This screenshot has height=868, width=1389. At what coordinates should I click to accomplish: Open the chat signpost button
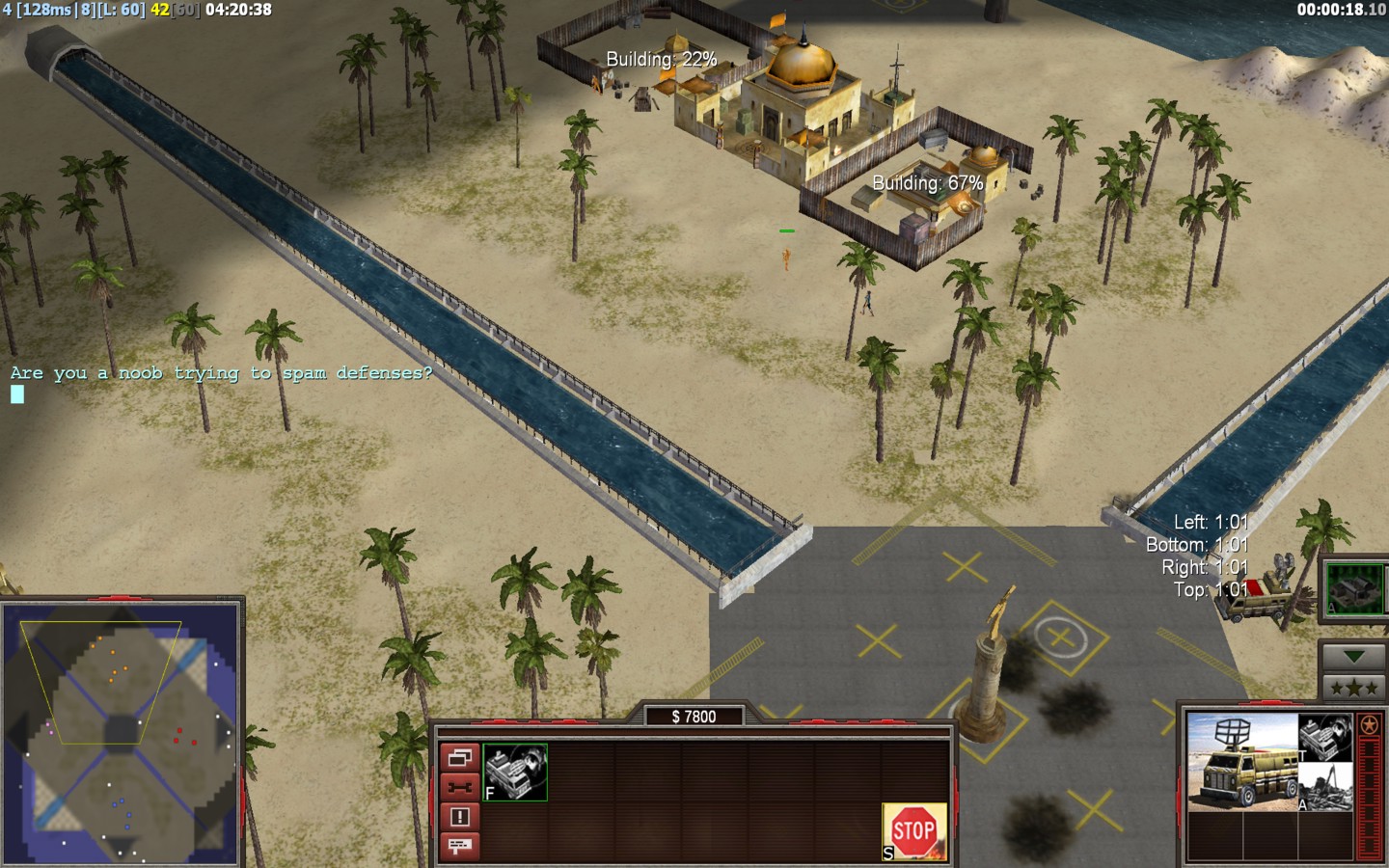(x=459, y=846)
